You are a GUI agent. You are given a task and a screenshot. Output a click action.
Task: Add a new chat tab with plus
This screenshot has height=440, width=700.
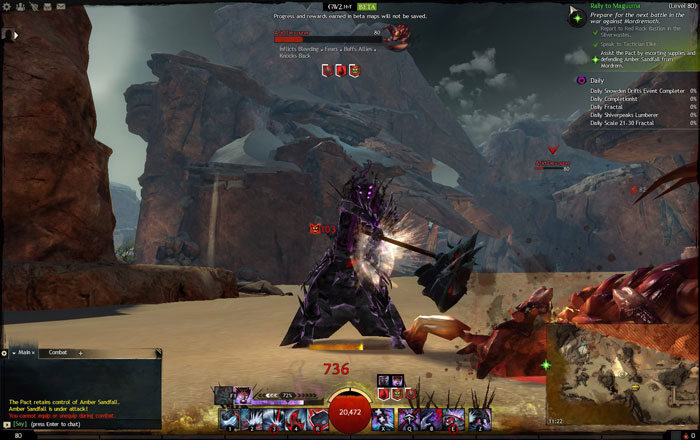pos(81,353)
